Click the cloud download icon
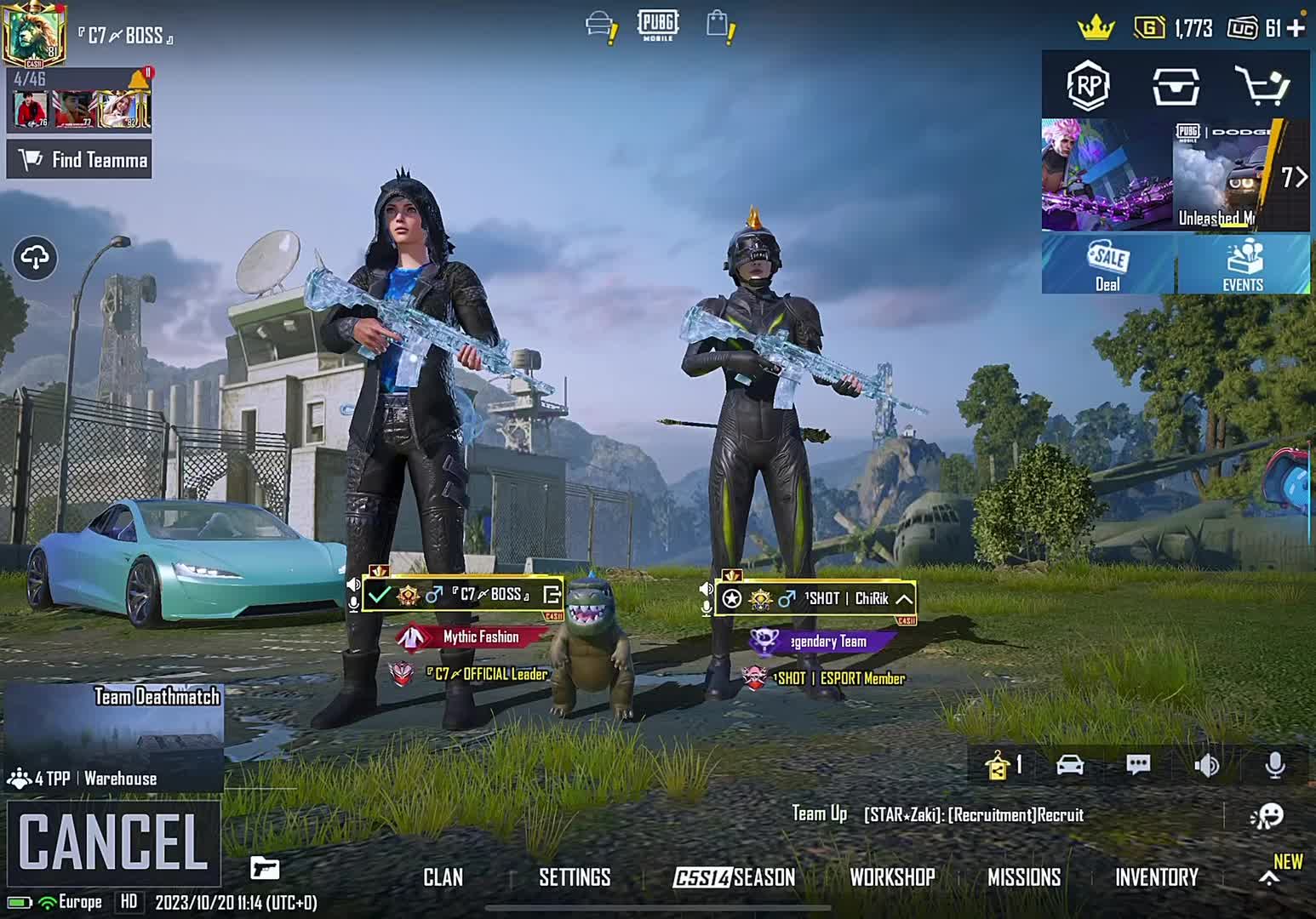1316x919 pixels. point(35,257)
